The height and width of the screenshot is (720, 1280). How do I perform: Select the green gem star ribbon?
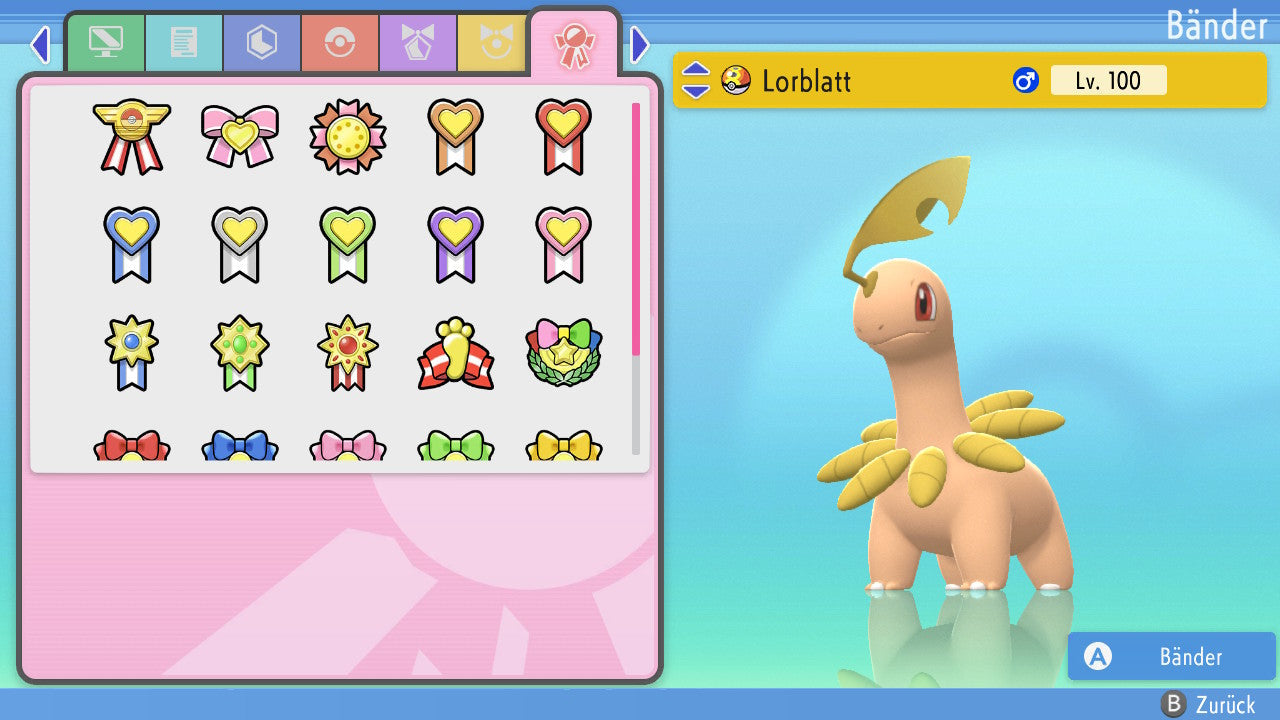[x=239, y=352]
